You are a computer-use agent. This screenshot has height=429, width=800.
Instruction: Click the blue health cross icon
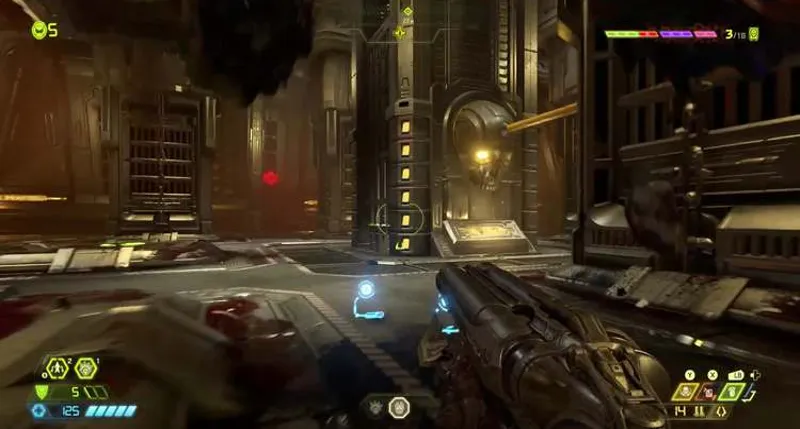39,410
